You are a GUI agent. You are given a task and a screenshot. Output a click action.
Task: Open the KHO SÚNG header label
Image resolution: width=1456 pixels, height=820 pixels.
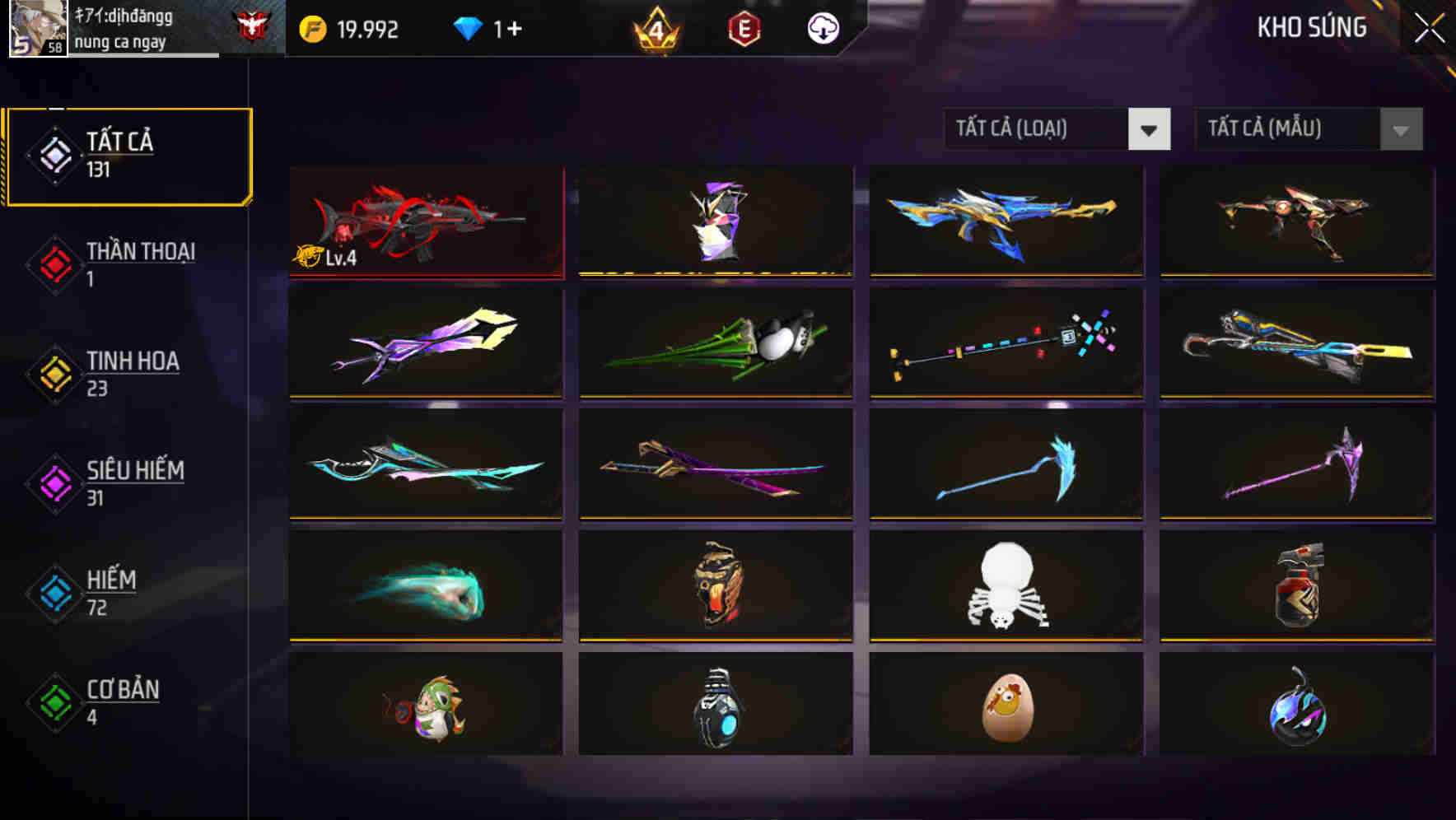click(x=1310, y=27)
